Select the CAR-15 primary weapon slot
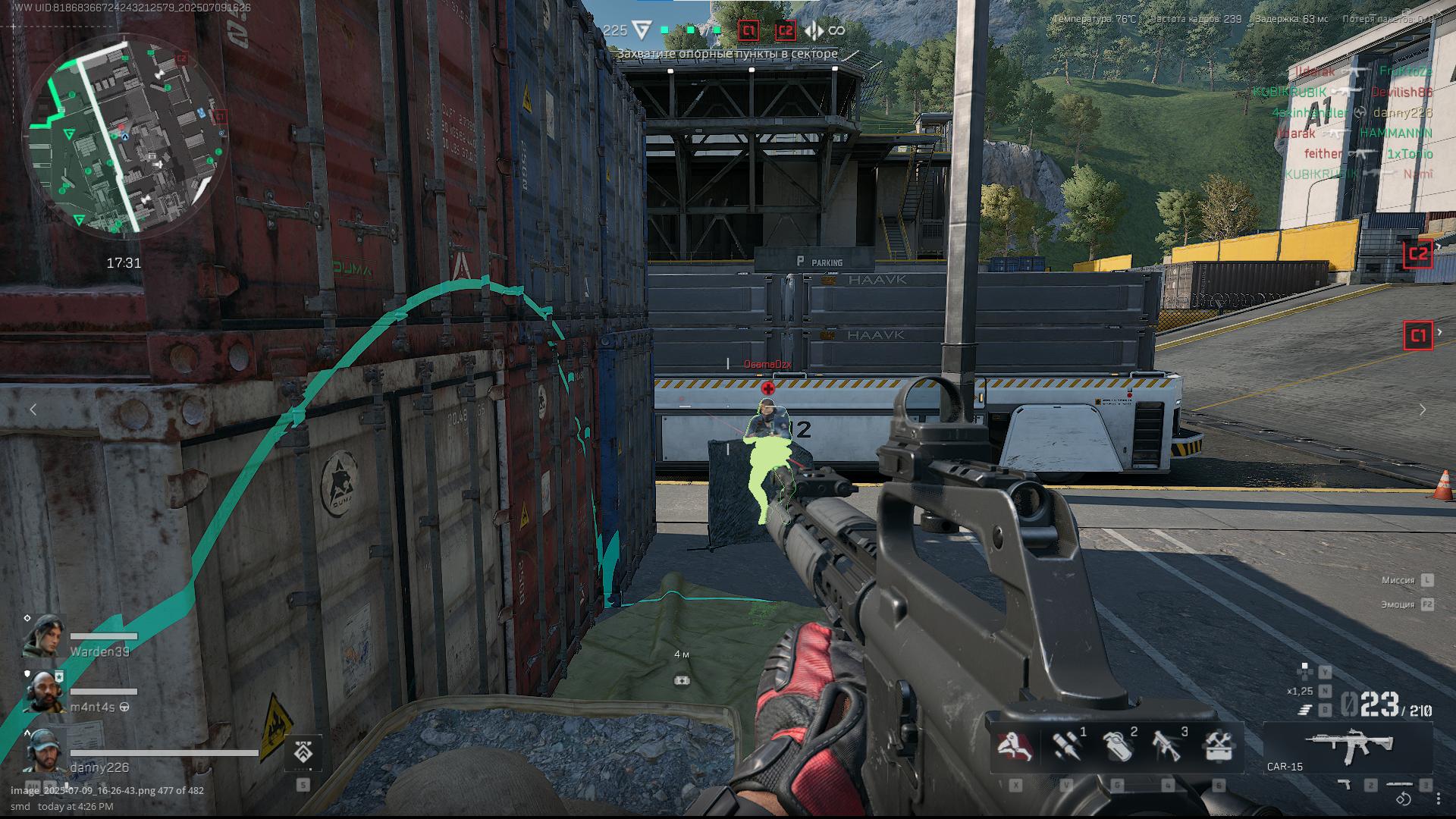Screen dimensions: 1456x819 tap(1348, 747)
